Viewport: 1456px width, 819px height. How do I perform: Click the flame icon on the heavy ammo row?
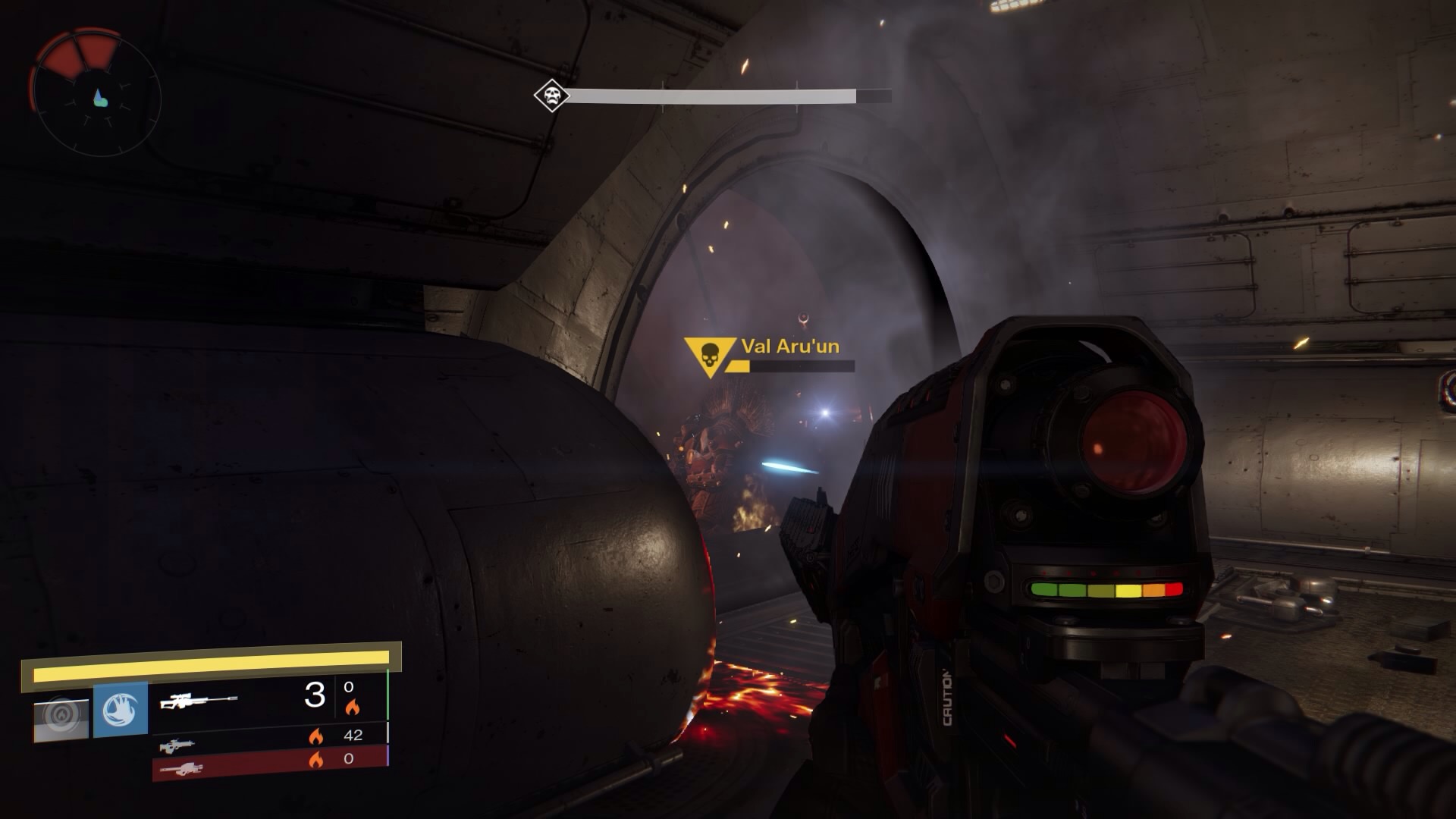[316, 758]
